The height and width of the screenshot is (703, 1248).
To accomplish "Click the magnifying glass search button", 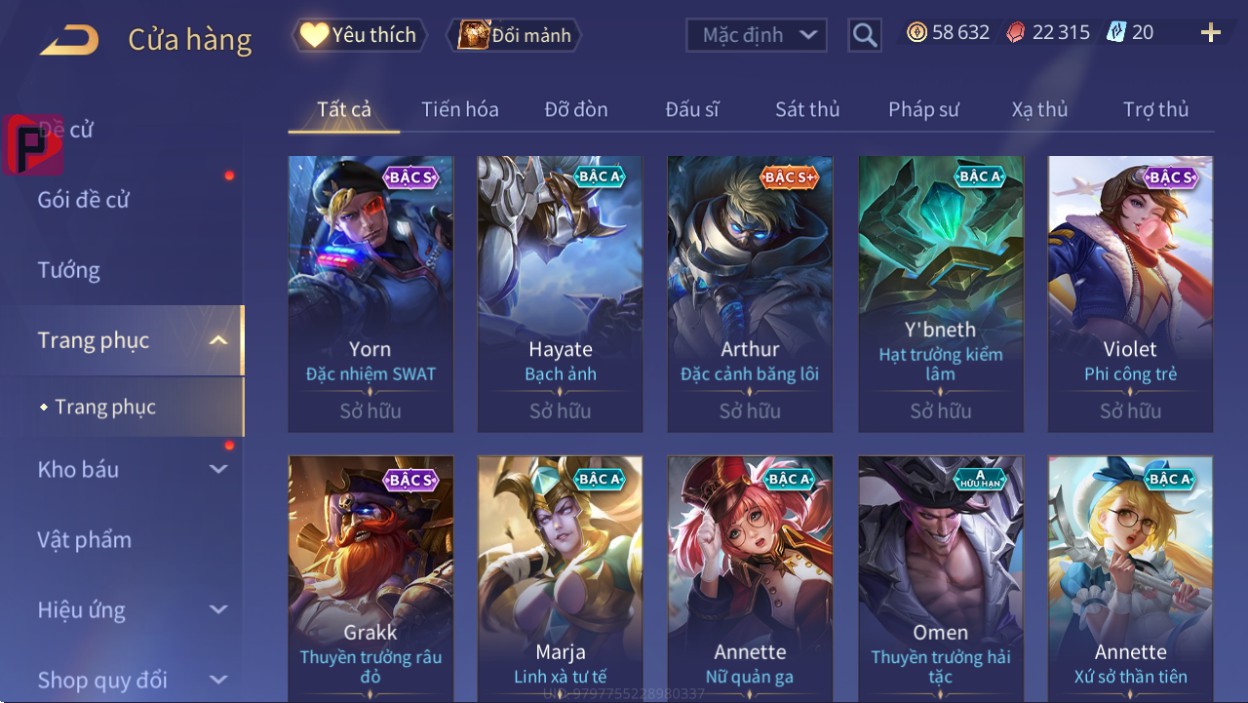I will point(864,36).
